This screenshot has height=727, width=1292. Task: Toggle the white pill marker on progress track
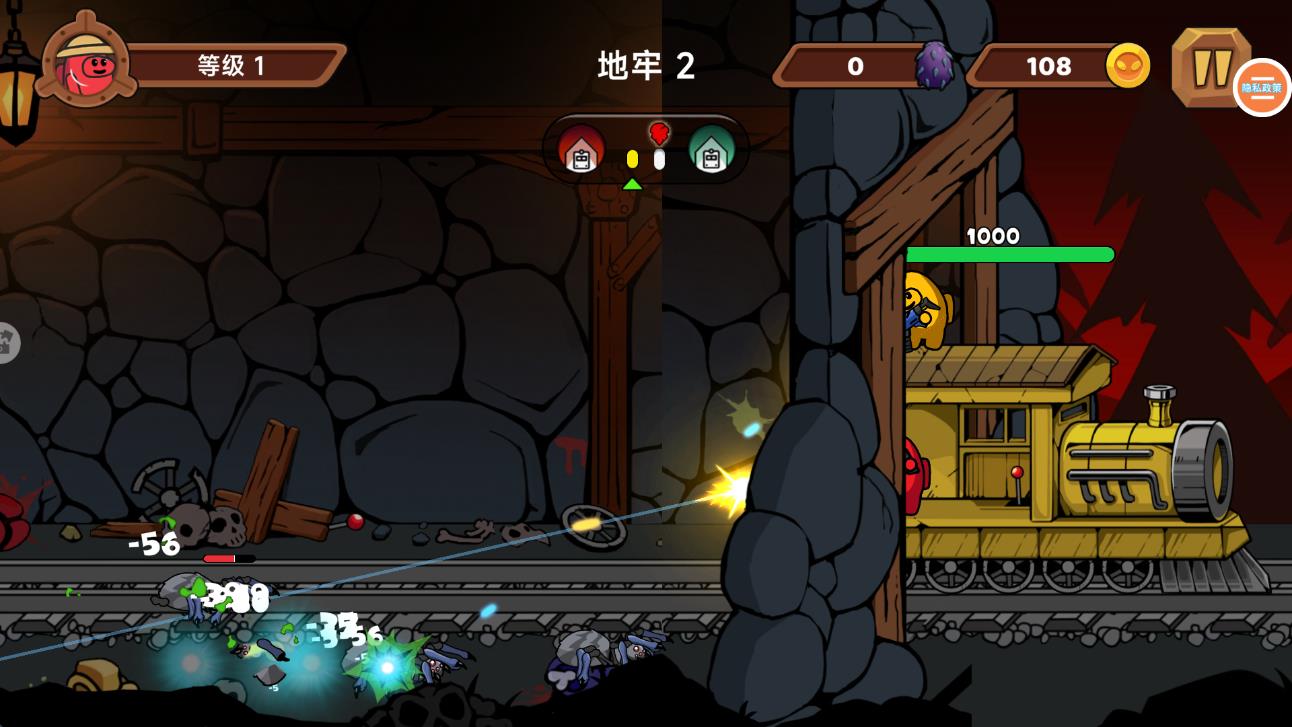[x=659, y=157]
